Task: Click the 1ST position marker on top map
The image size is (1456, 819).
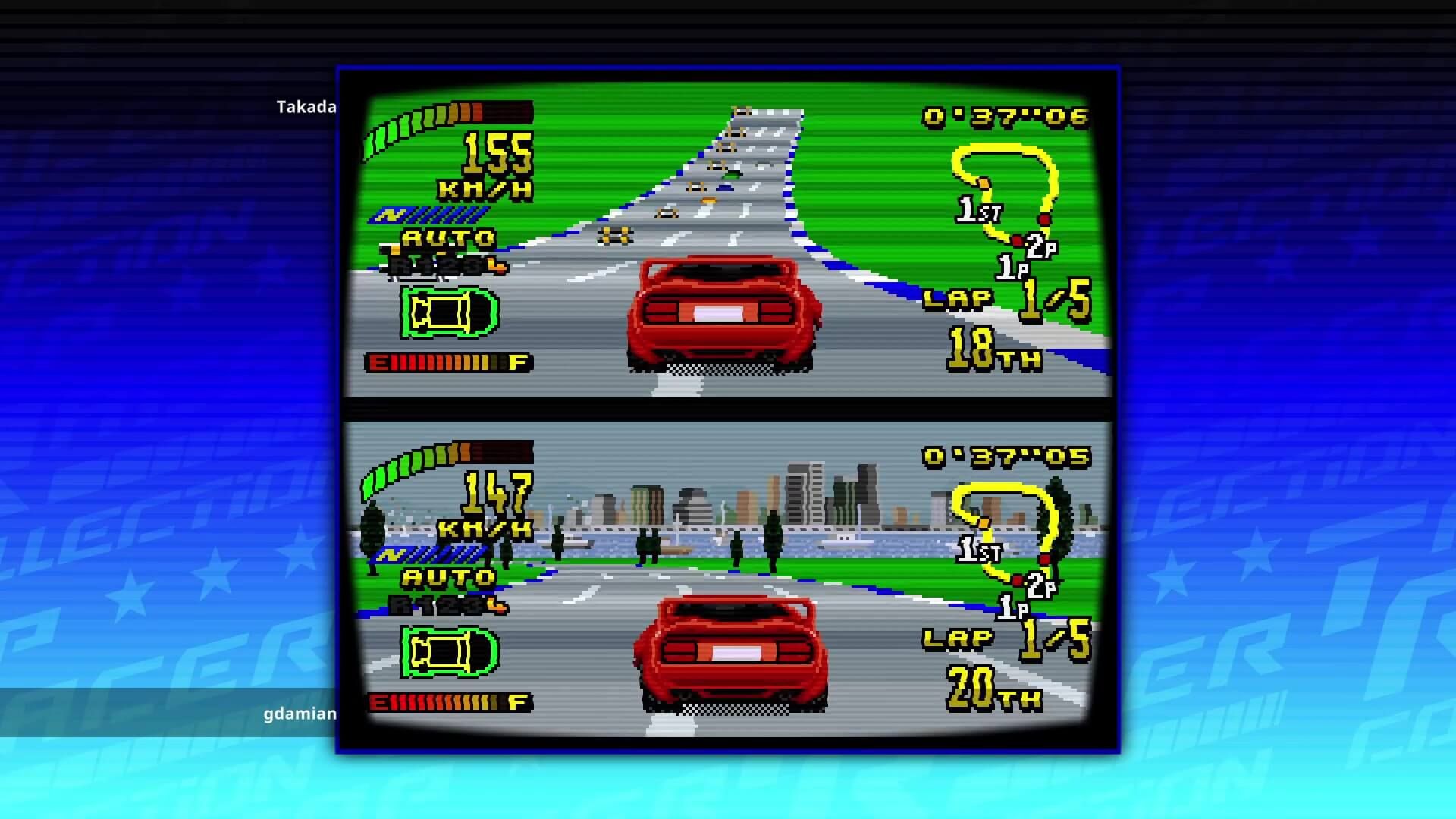Action: (x=976, y=209)
